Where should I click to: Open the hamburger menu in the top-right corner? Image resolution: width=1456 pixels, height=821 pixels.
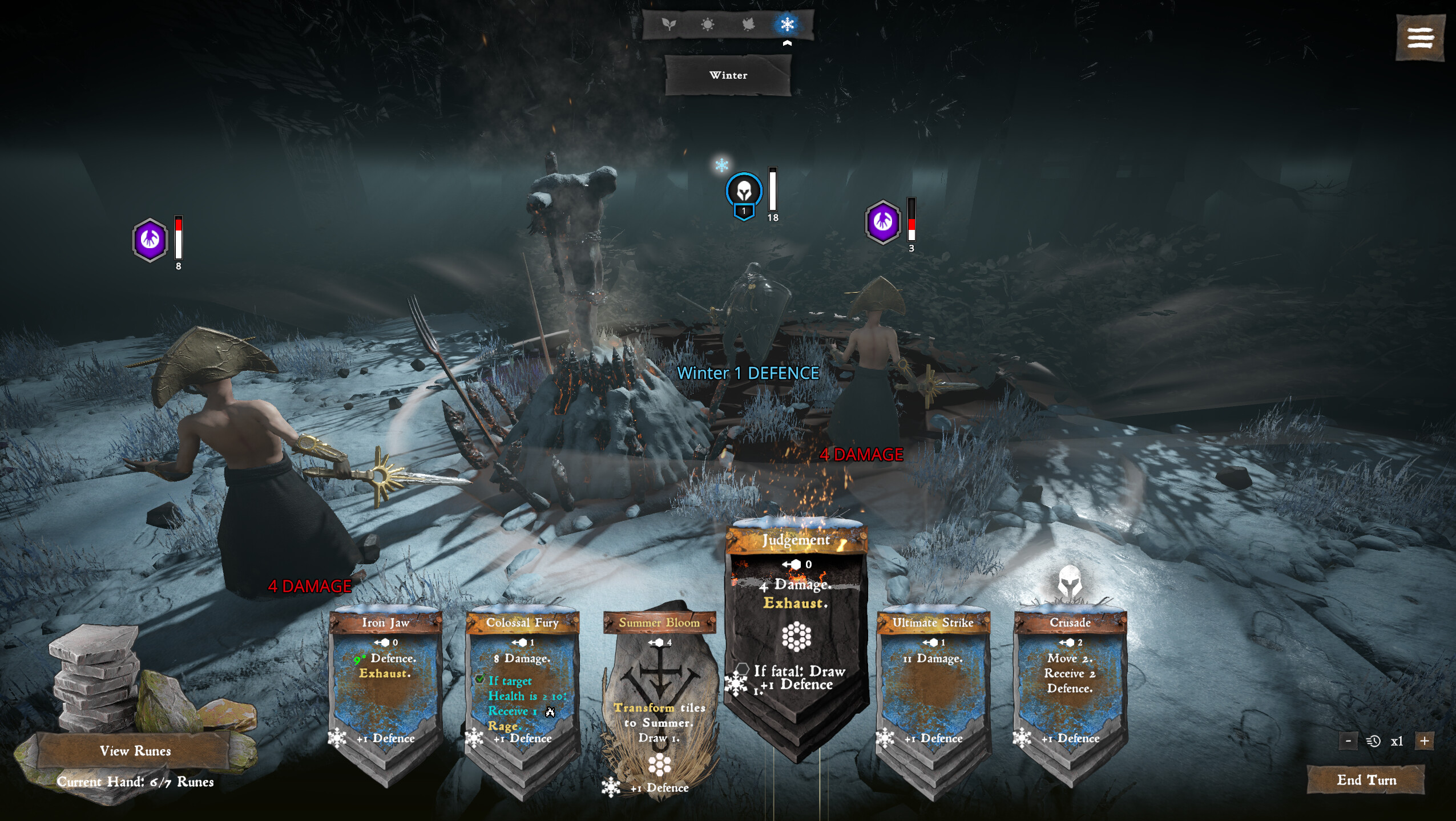[1420, 38]
